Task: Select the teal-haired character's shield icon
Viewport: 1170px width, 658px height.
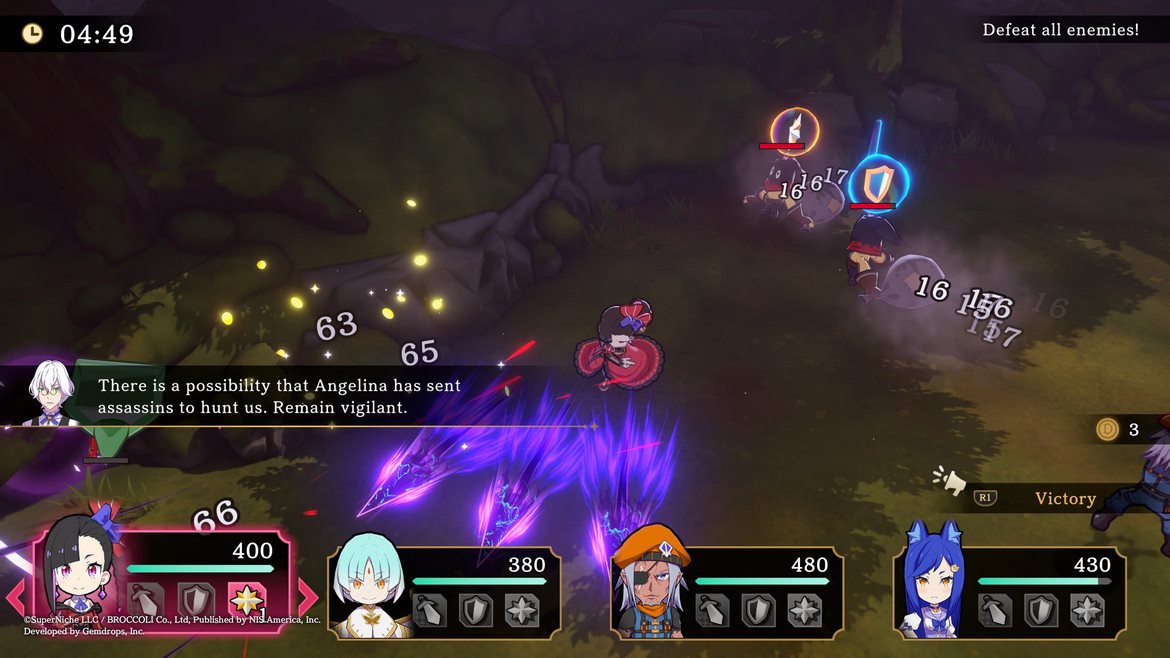Action: coord(476,610)
